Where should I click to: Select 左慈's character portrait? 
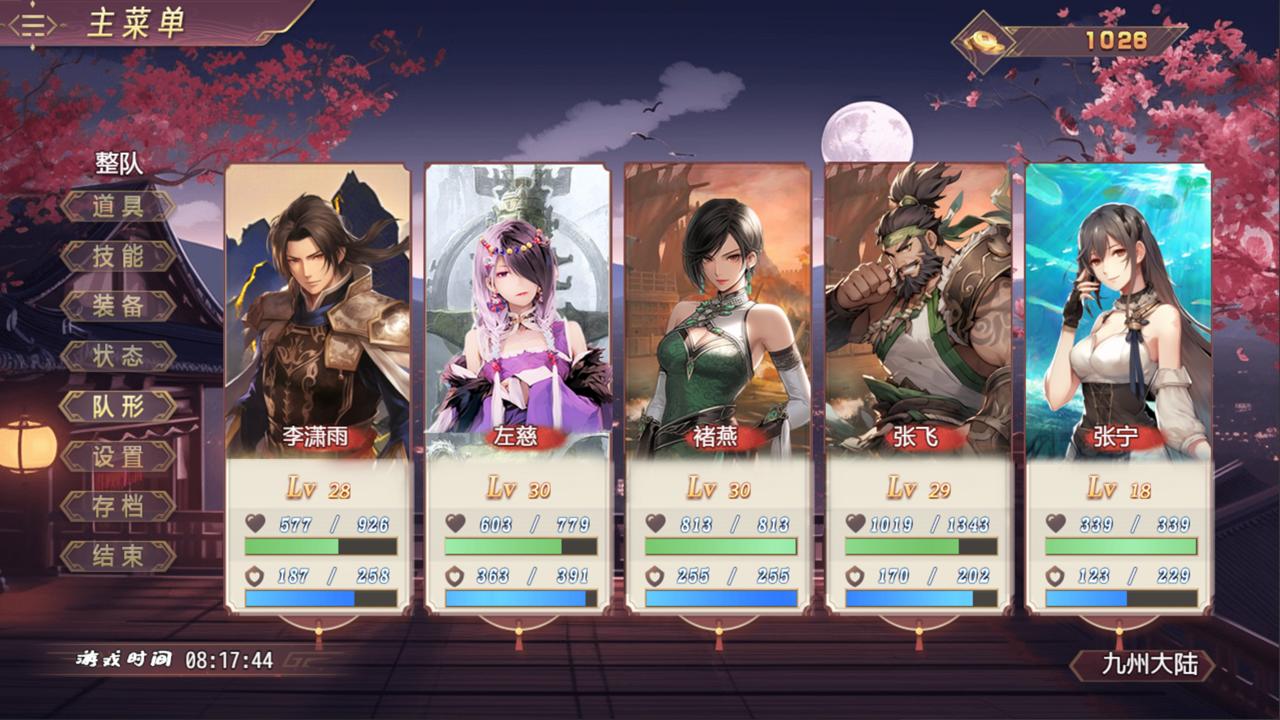(x=517, y=300)
